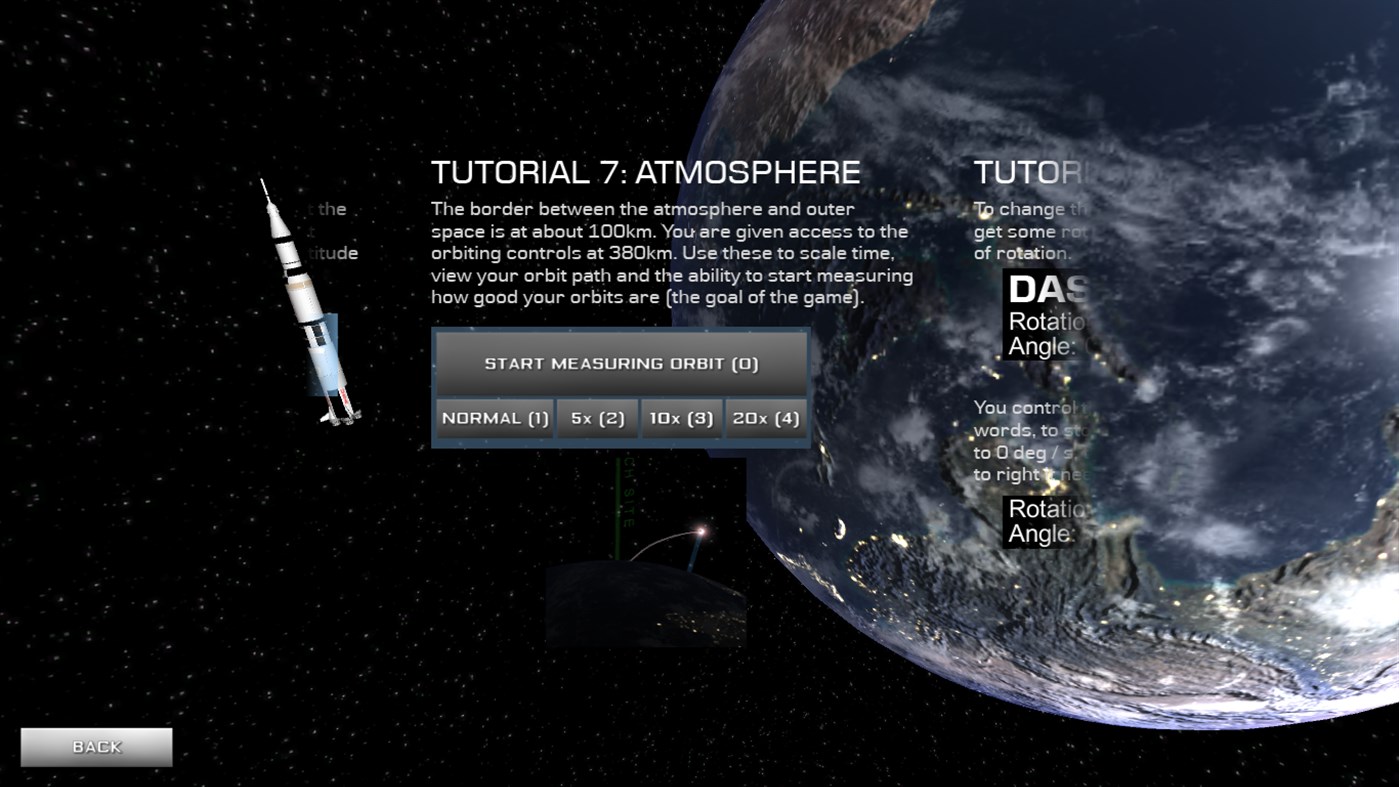The image size is (1399, 787).
Task: Click the Rotation Angle readout display
Action: click(1040, 521)
